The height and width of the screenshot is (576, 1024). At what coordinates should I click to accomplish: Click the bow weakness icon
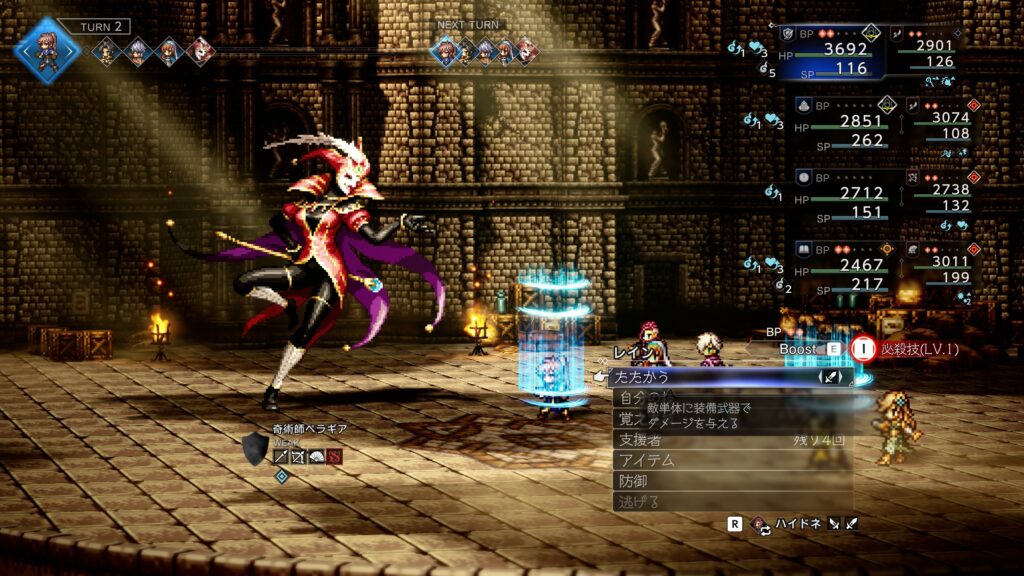point(298,456)
